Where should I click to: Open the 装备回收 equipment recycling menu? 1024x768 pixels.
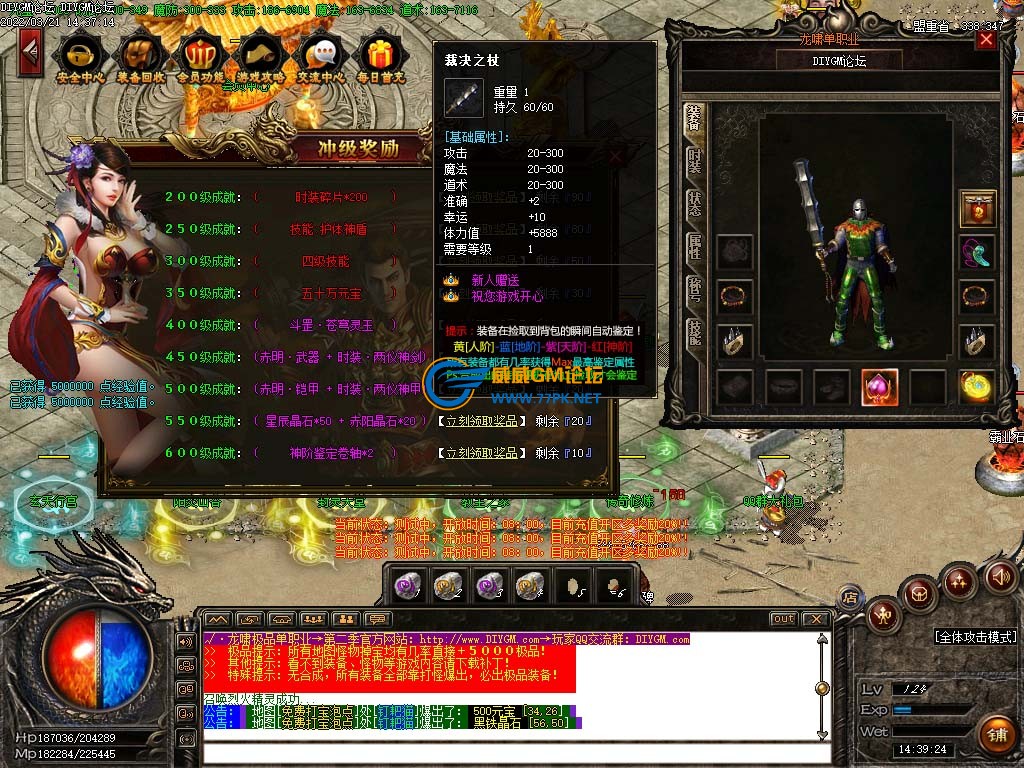[x=141, y=58]
